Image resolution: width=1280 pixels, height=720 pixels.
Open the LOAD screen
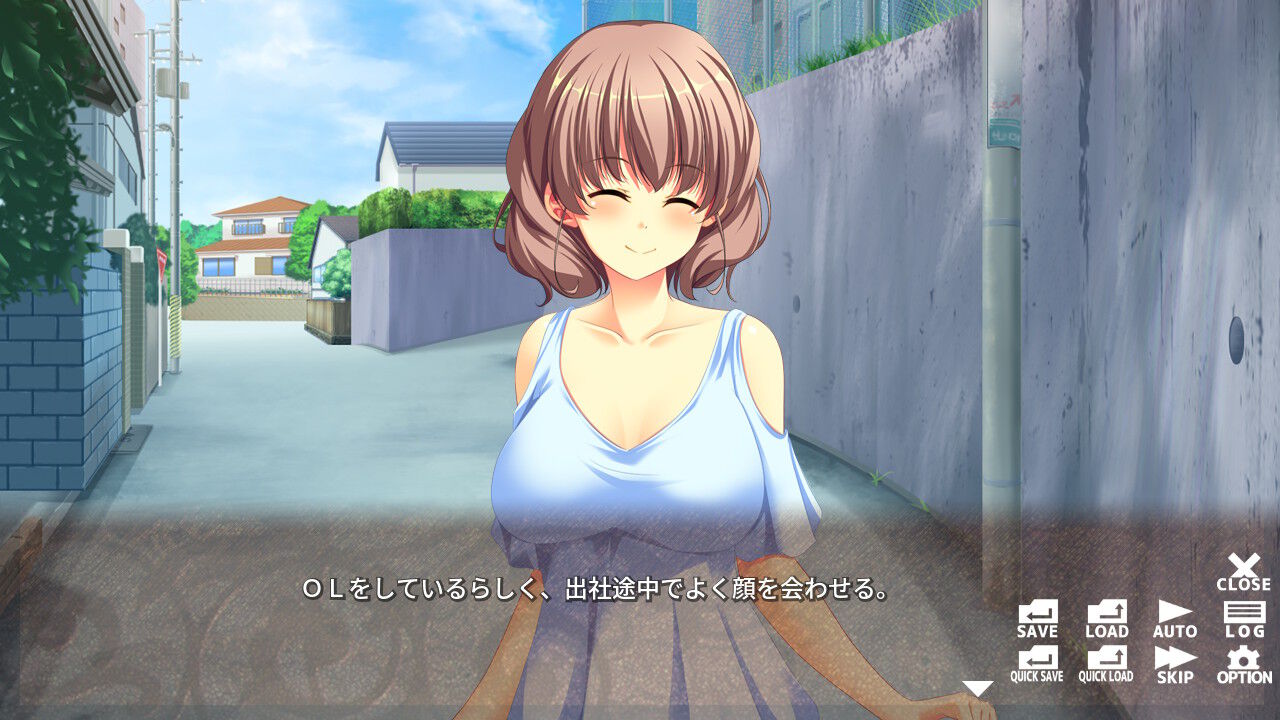tap(1106, 622)
